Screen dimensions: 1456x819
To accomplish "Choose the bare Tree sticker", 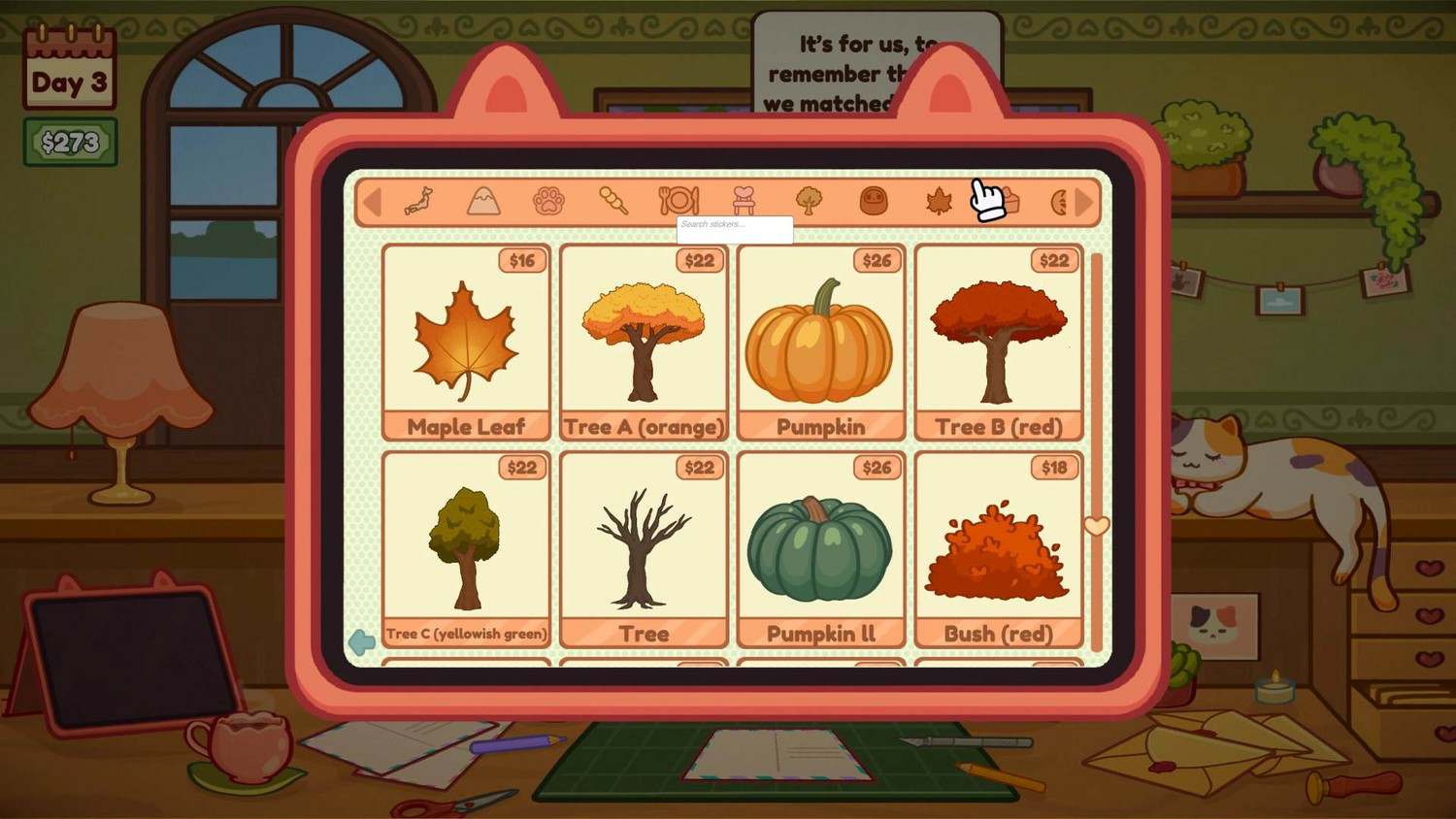I will tap(644, 548).
